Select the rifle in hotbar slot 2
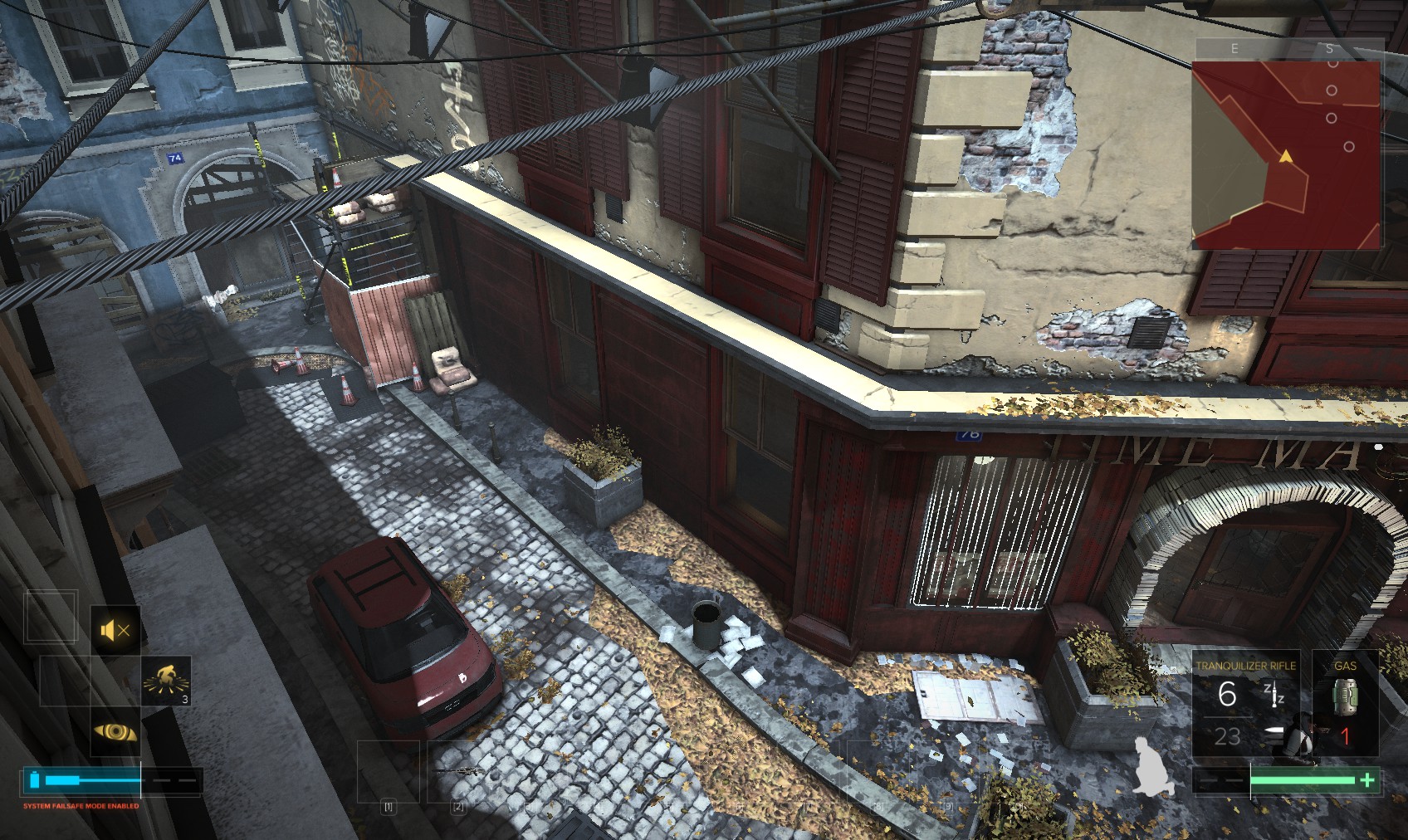The image size is (1408, 840). pos(458,773)
